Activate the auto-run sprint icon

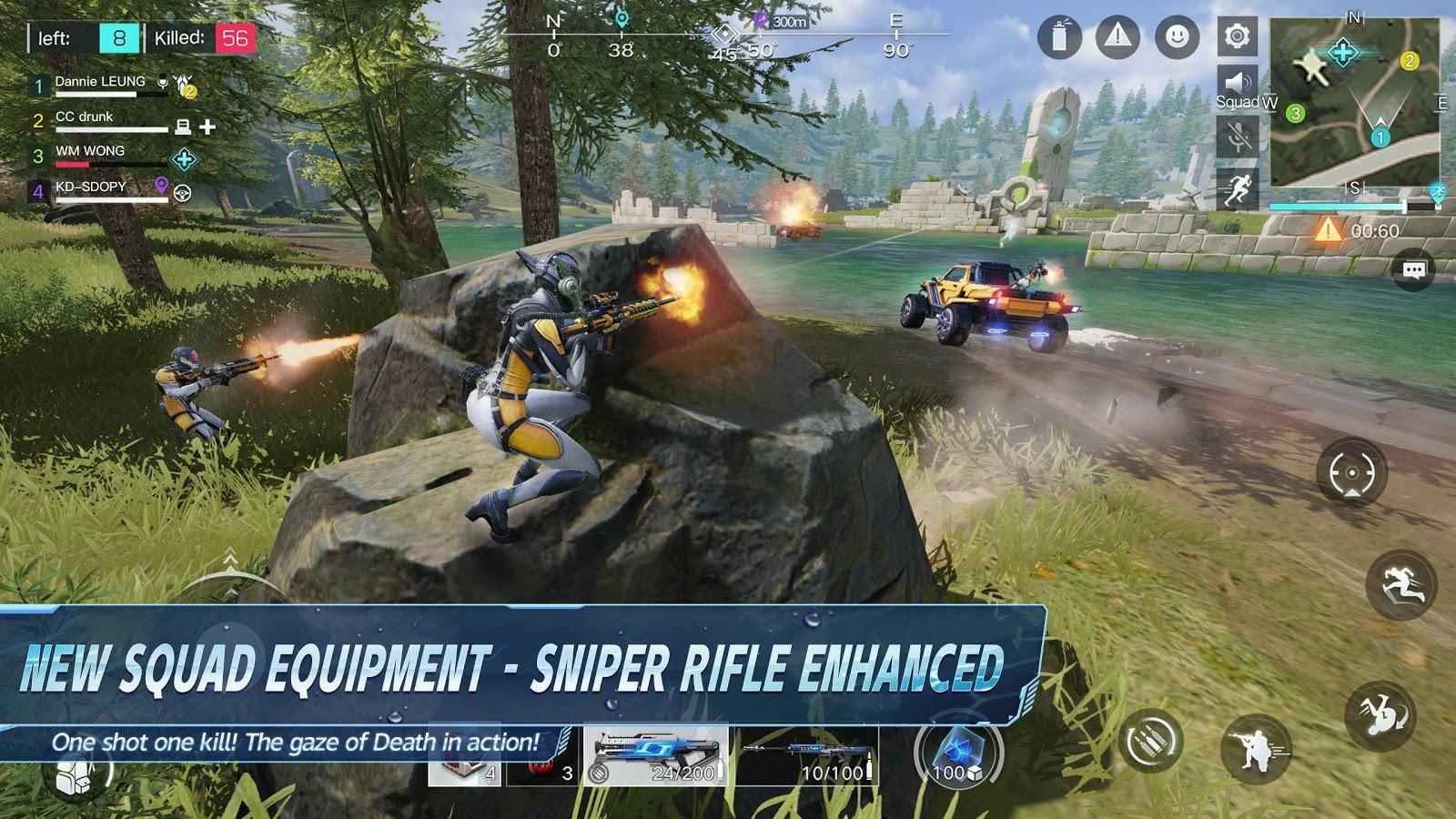point(1238,189)
